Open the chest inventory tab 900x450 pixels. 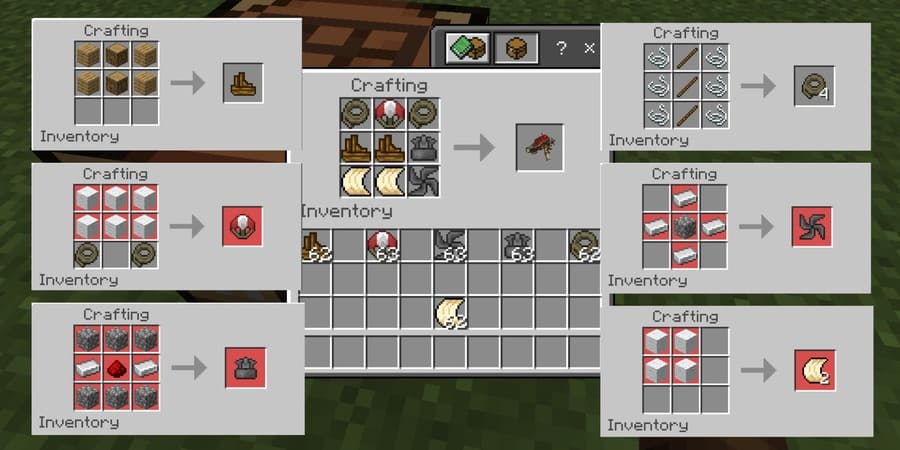click(516, 48)
